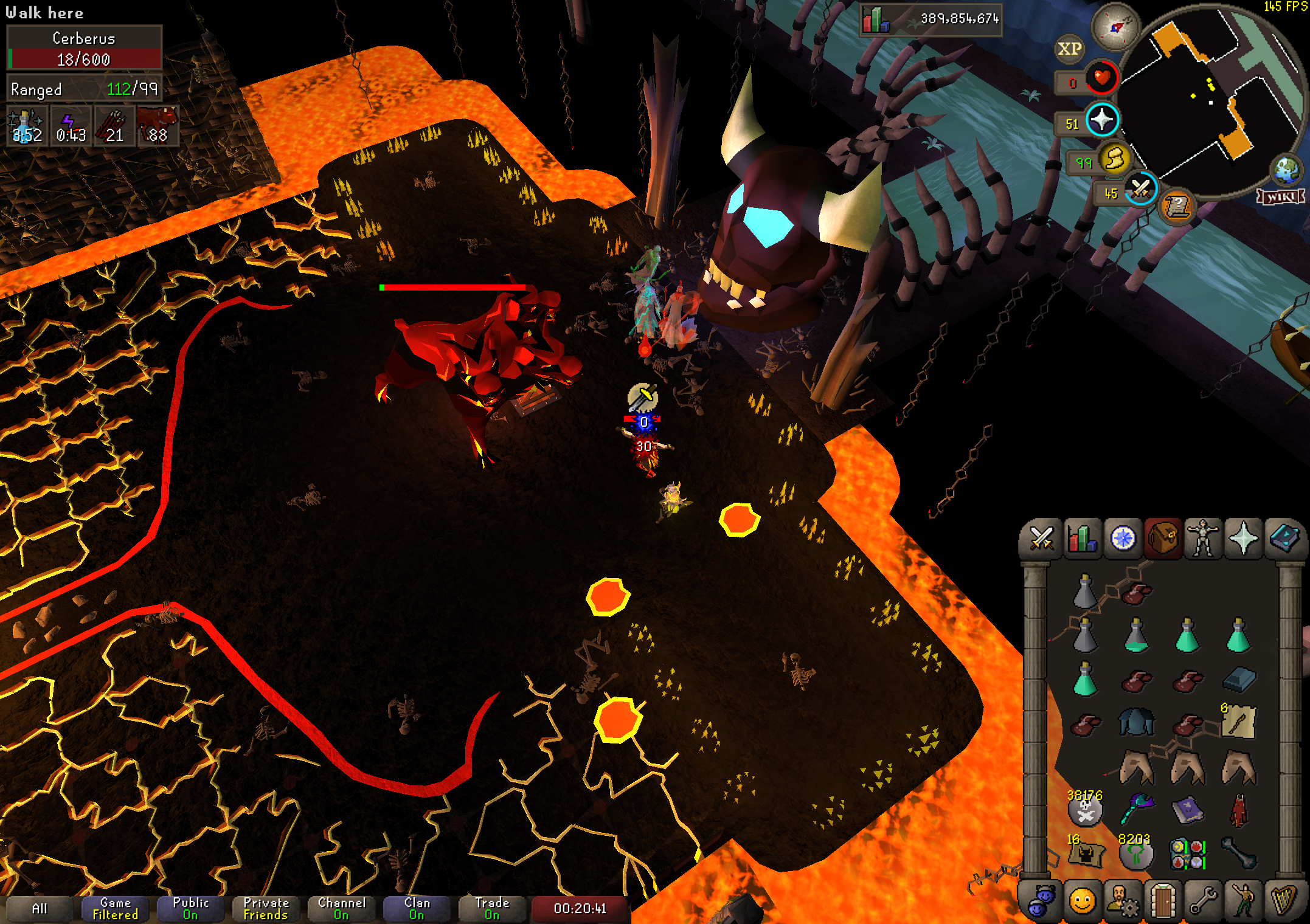Activate quick prayers via the prayer orb

[1101, 120]
